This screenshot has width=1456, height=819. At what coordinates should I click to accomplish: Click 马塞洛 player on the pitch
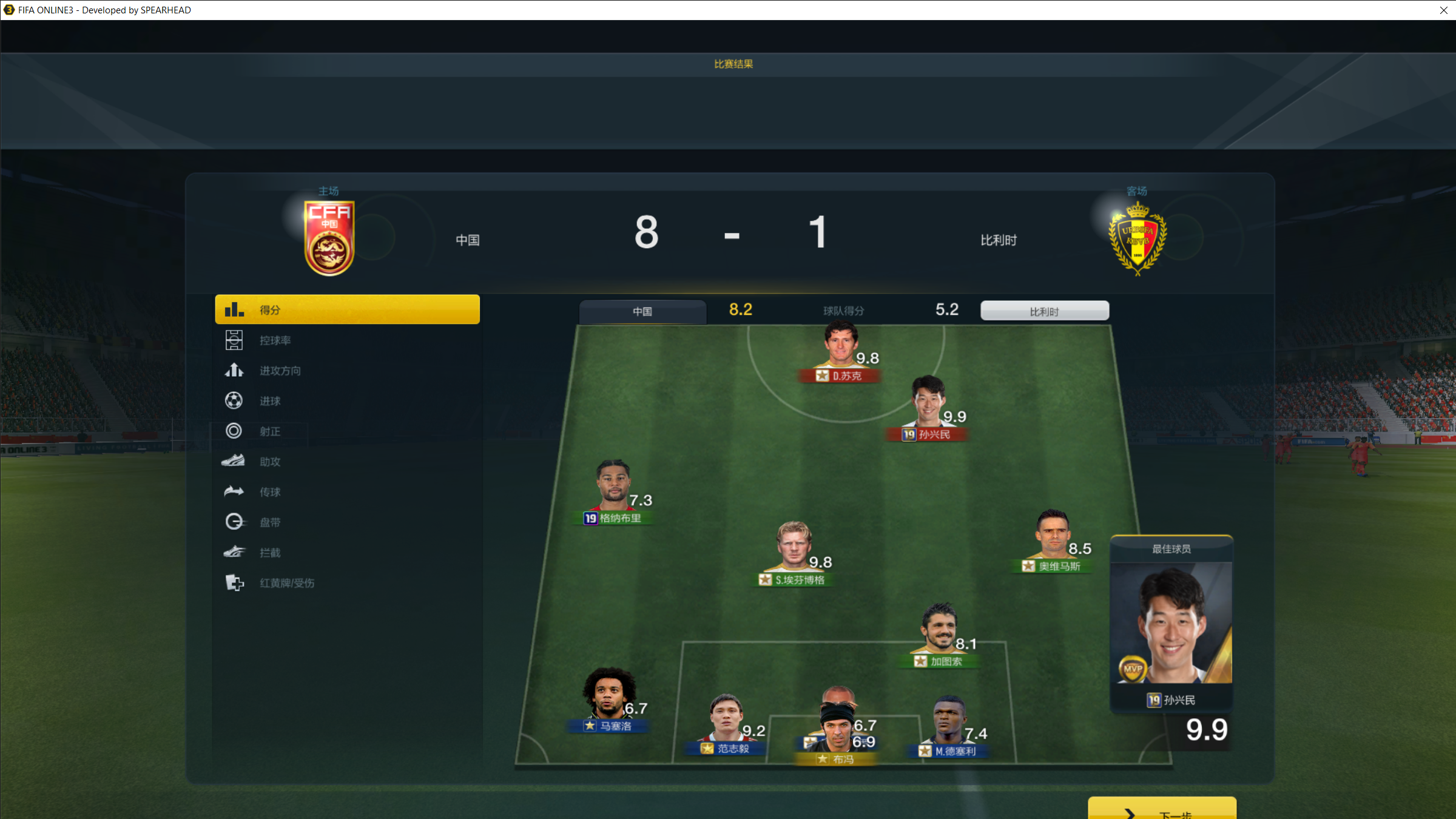coord(609,698)
